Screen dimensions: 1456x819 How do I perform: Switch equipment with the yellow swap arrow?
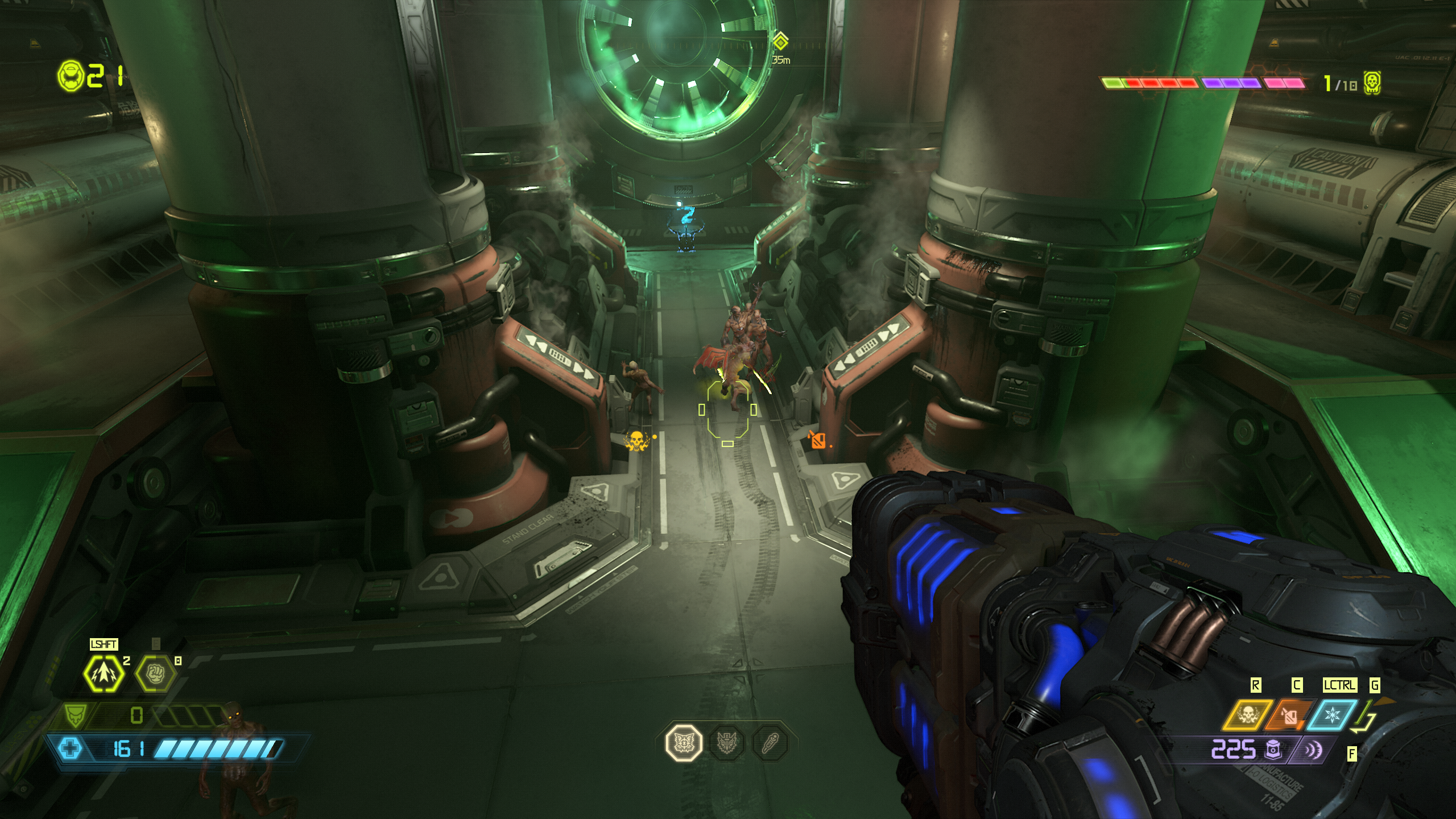(1365, 717)
